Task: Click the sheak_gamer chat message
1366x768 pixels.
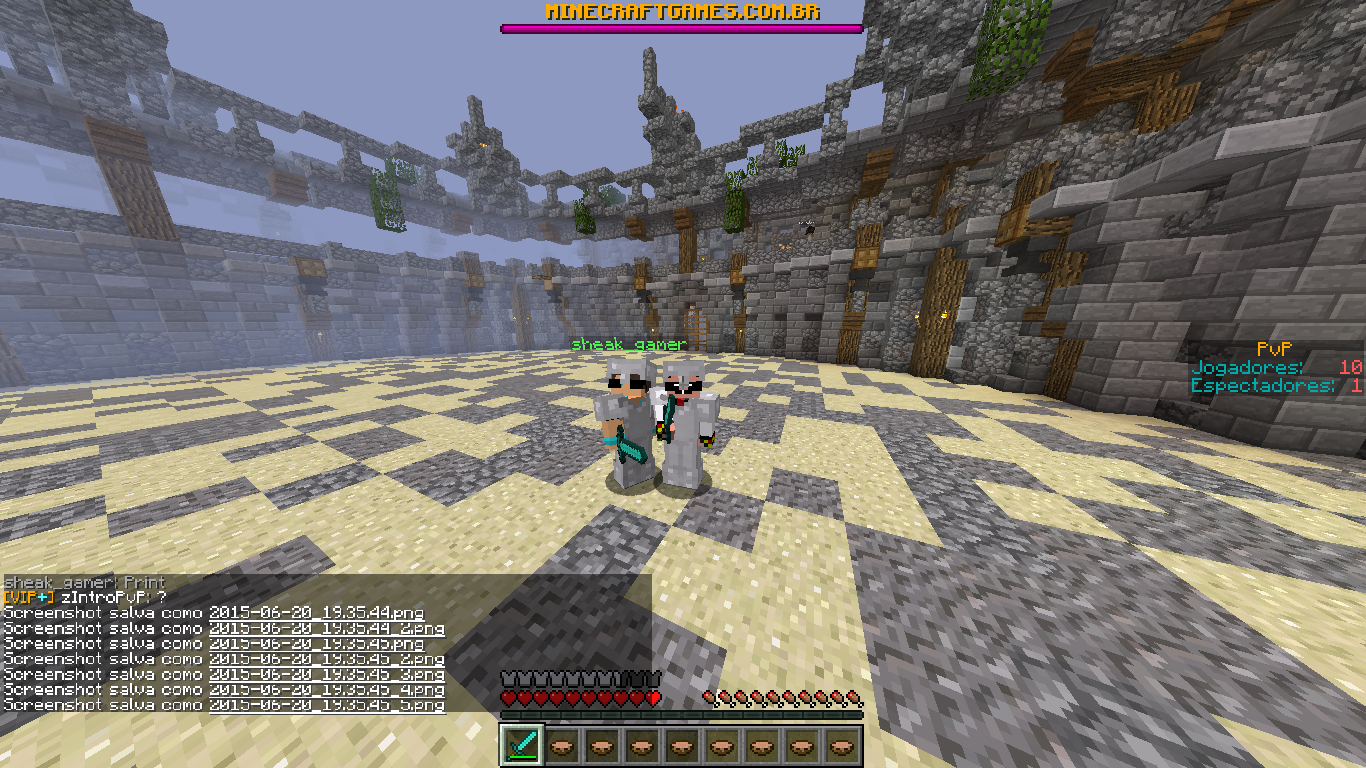Action: coord(84,582)
